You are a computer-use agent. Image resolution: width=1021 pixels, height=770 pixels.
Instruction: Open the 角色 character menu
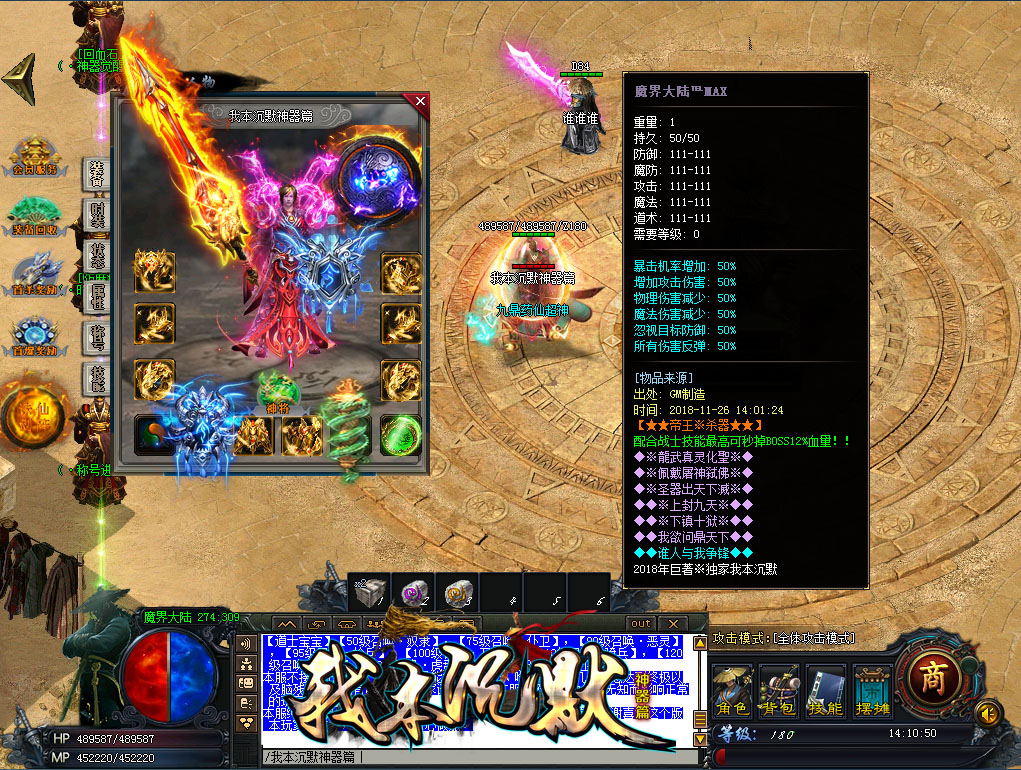pyautogui.click(x=732, y=688)
